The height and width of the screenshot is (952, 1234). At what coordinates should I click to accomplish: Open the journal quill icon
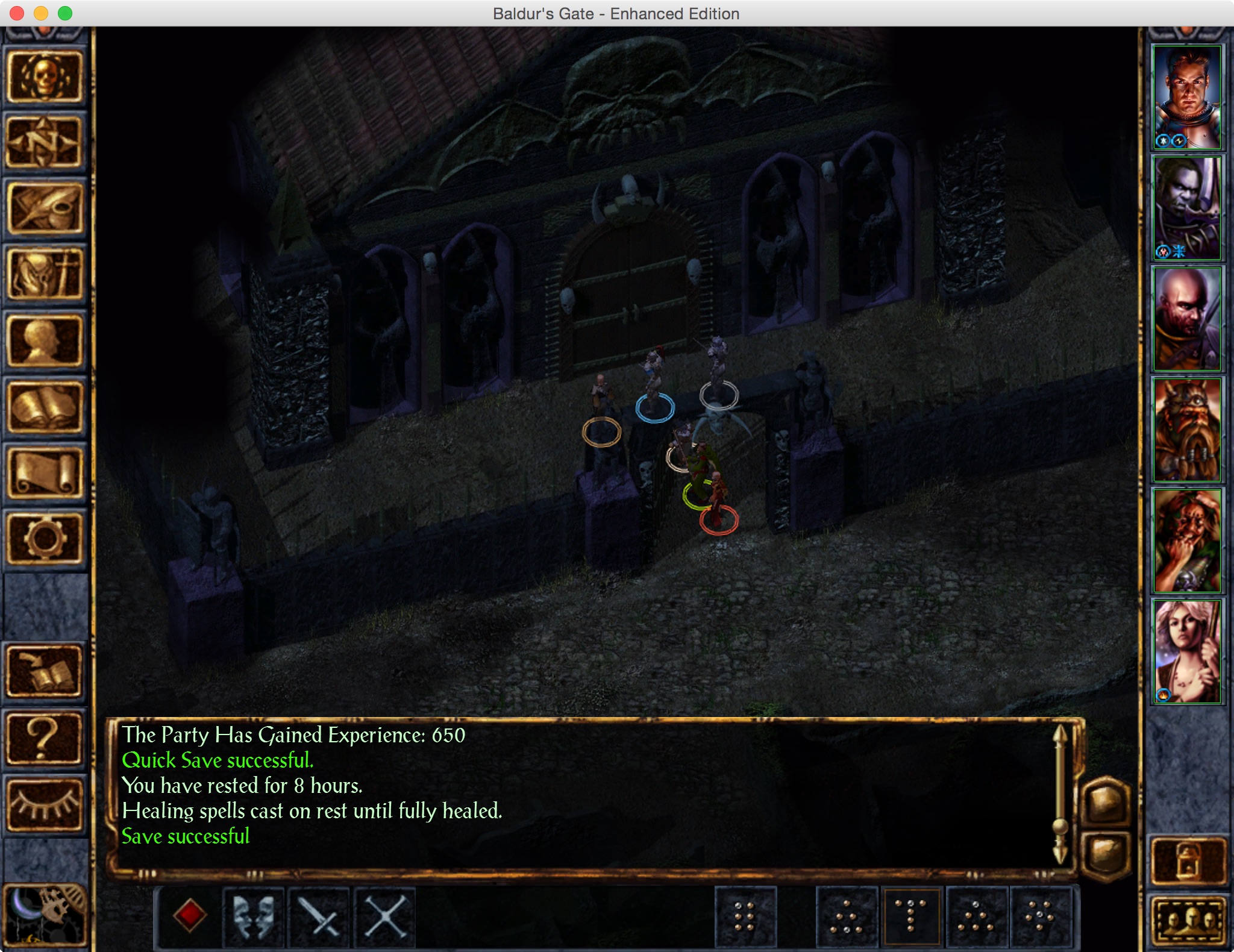coord(45,209)
